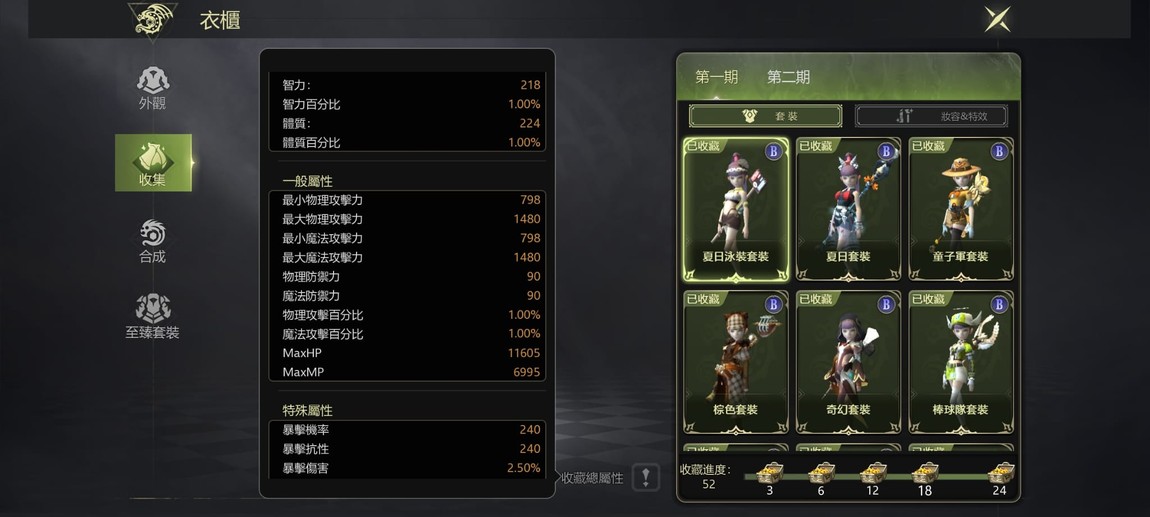
Task: Go to the 至臻套裝 menu
Action: tap(153, 316)
